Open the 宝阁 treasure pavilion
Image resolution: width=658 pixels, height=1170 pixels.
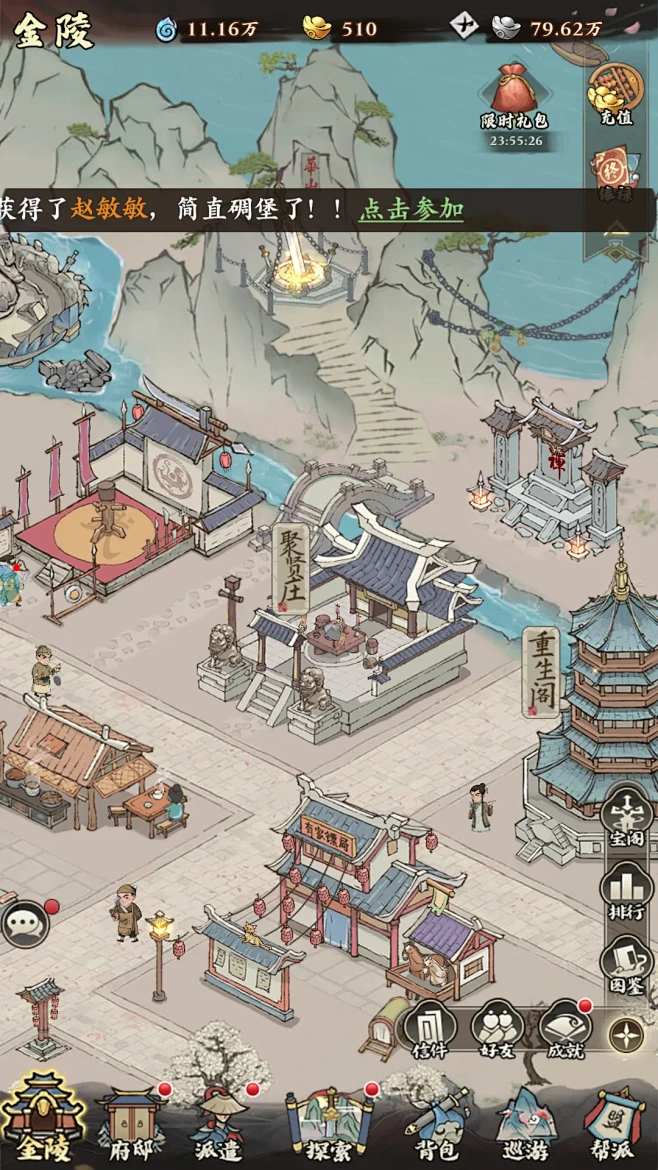[627, 818]
